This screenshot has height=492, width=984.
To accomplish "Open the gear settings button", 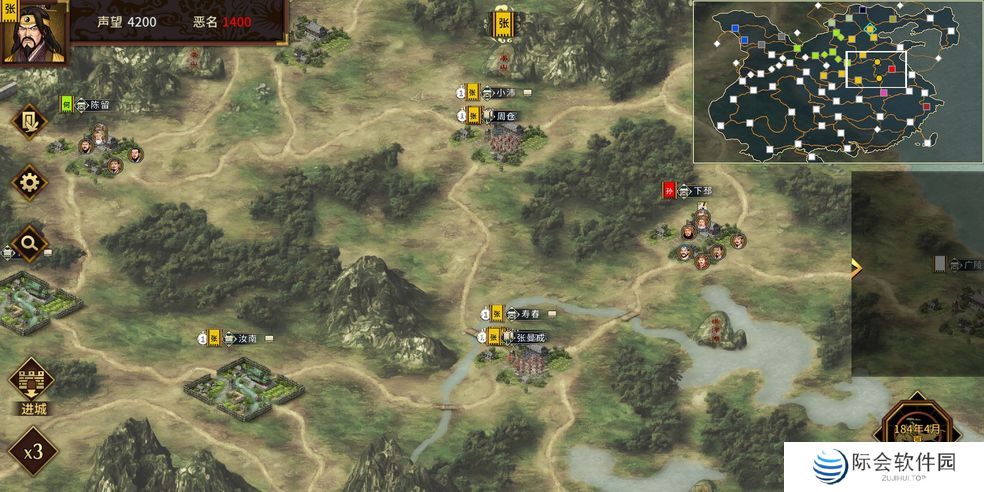I will (29, 182).
